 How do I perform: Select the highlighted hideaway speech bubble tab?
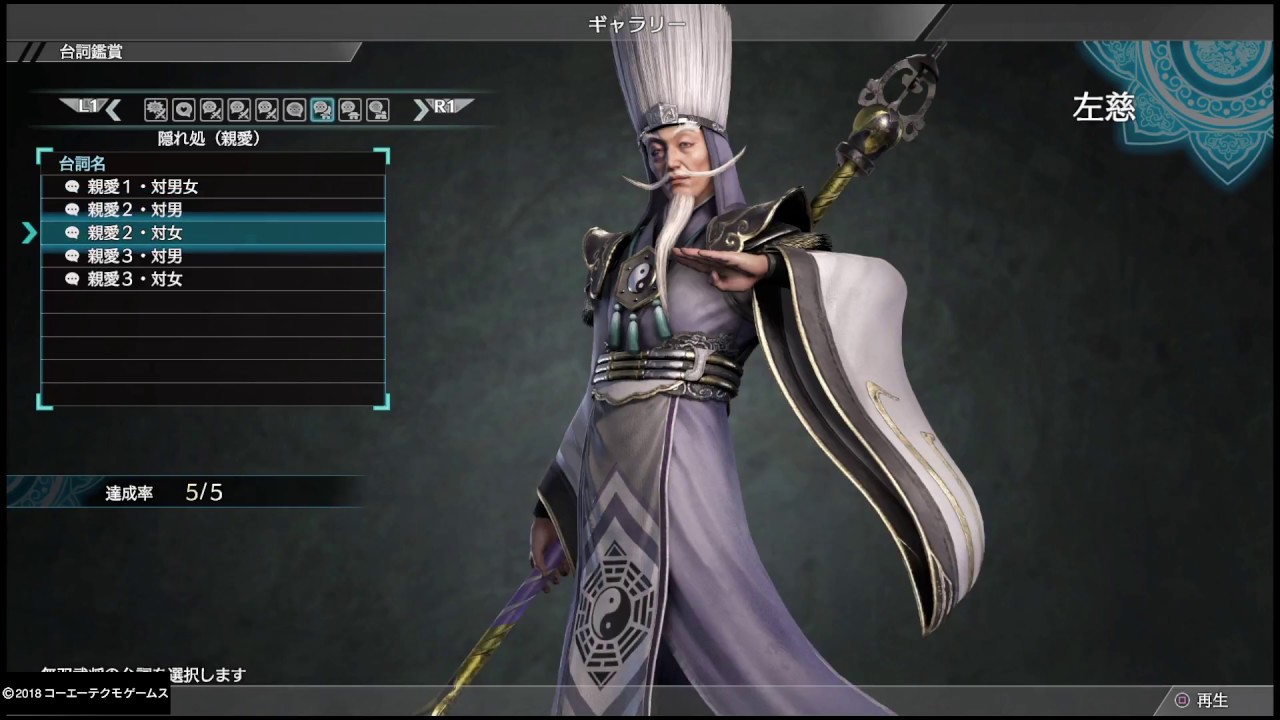click(x=322, y=109)
